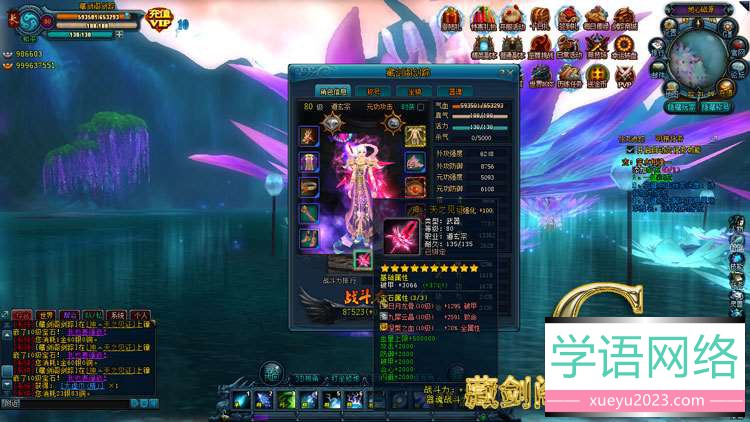Click the 充值 VIP recharge badge
The height and width of the screenshot is (422, 750).
pyautogui.click(x=160, y=17)
